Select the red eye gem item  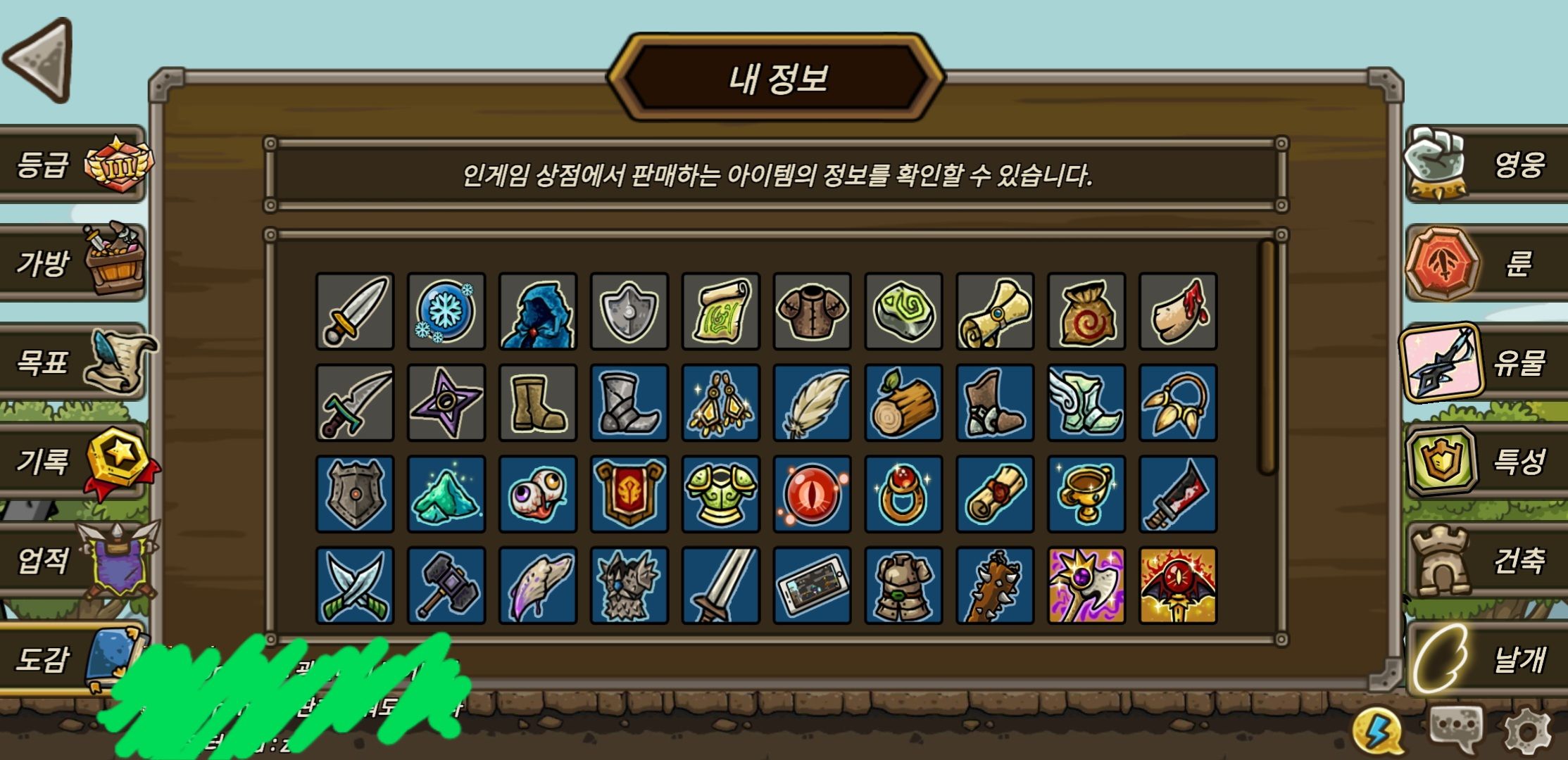813,493
